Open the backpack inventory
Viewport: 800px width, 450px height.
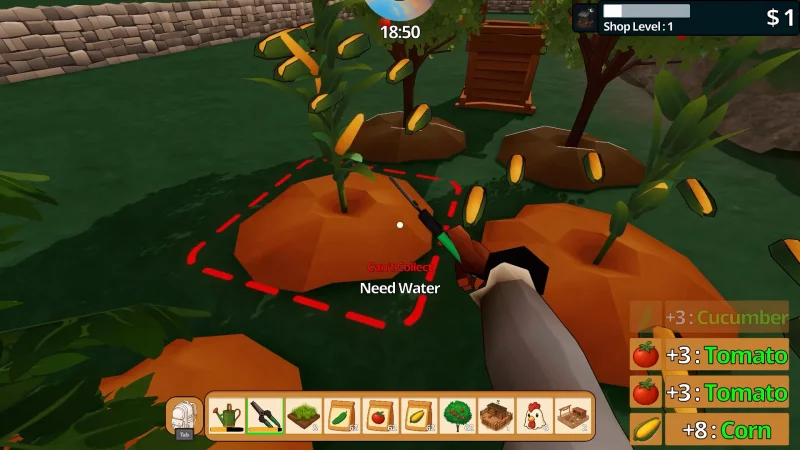(184, 415)
